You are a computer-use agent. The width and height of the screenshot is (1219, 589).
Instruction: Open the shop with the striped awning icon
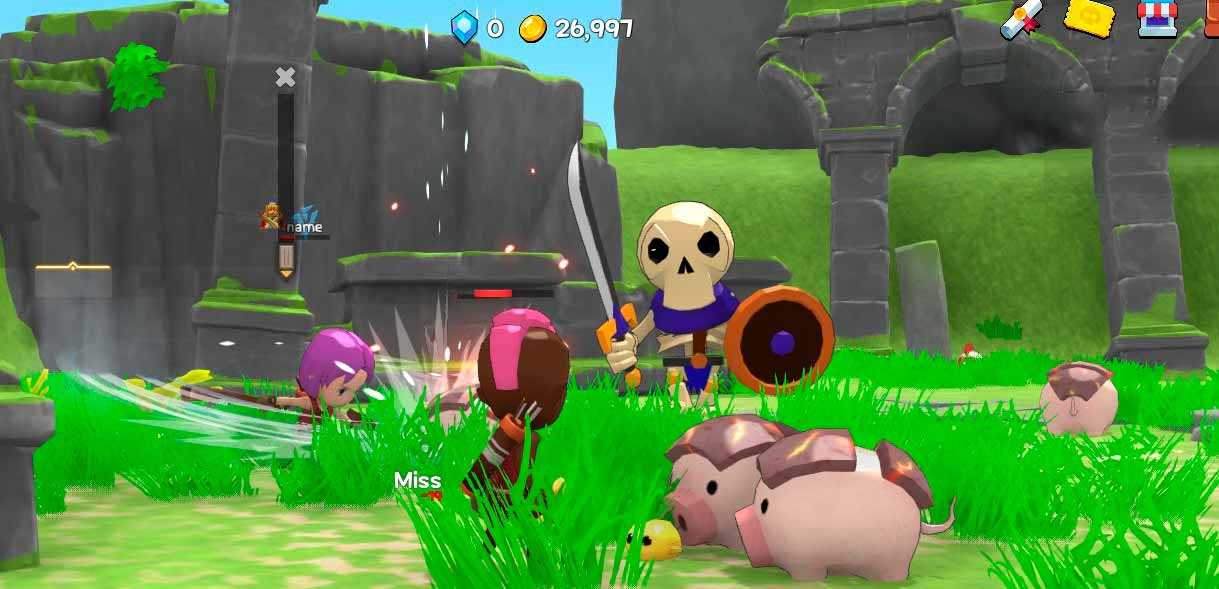[1157, 19]
